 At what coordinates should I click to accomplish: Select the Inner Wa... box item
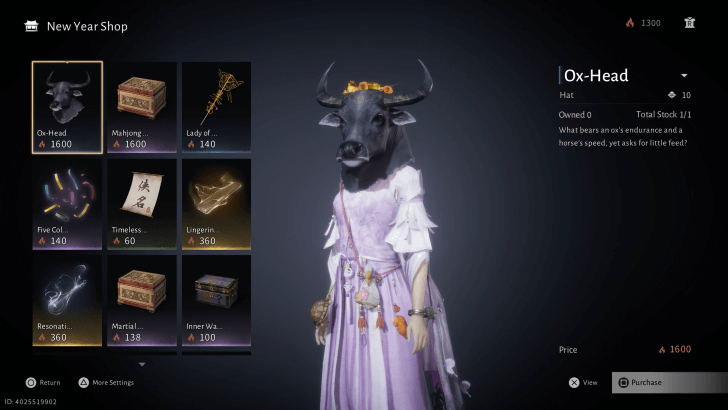[x=216, y=301]
